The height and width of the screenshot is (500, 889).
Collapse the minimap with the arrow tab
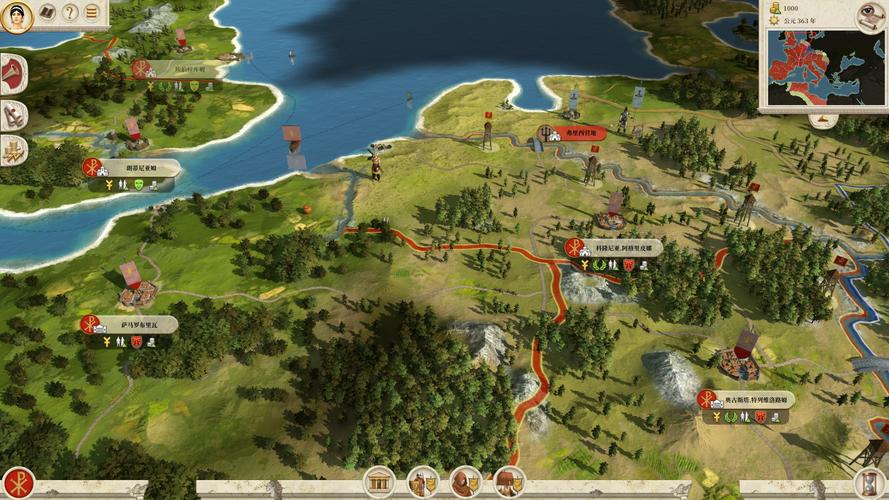[823, 119]
